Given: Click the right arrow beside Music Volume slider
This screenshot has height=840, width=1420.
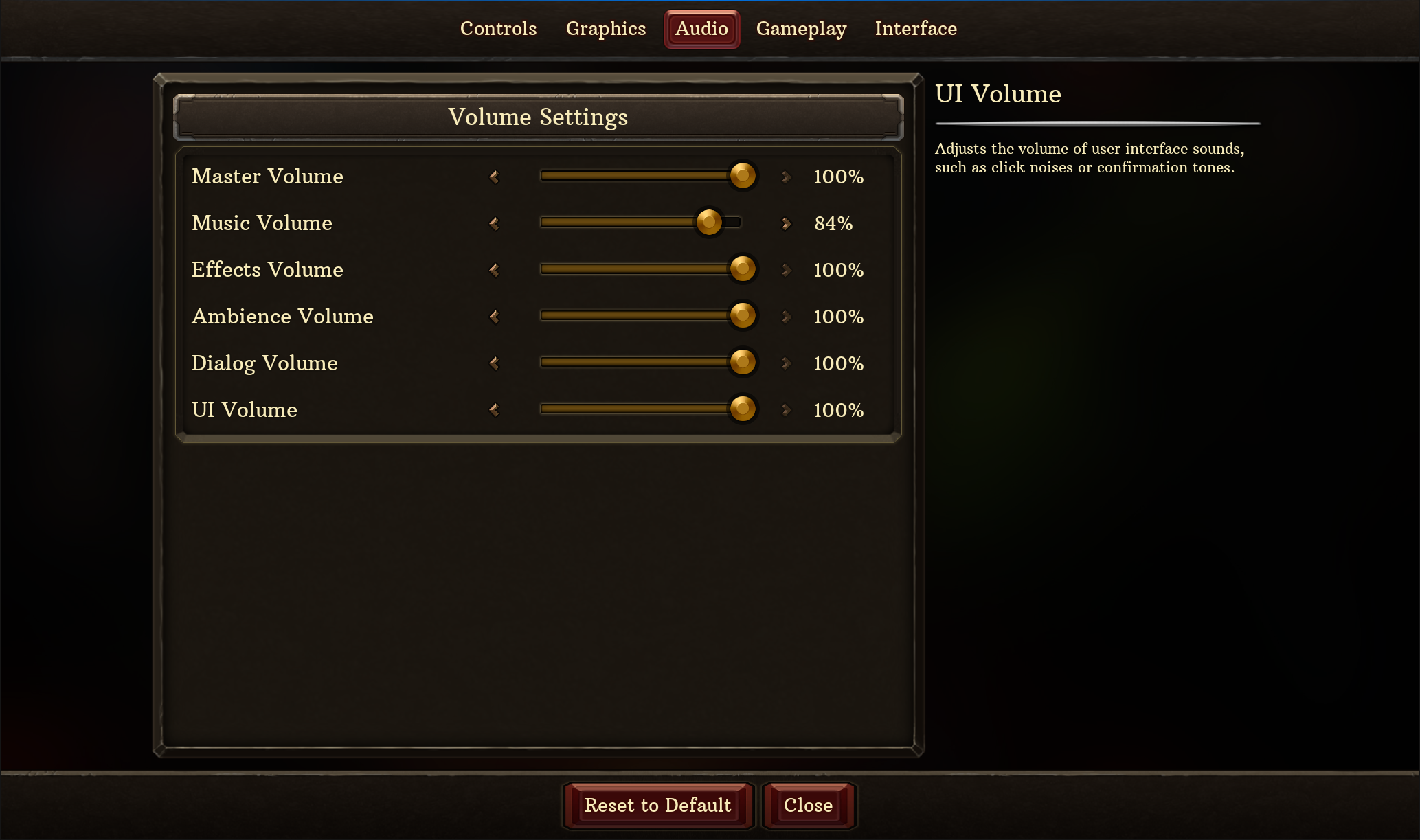Looking at the screenshot, I should tap(786, 223).
